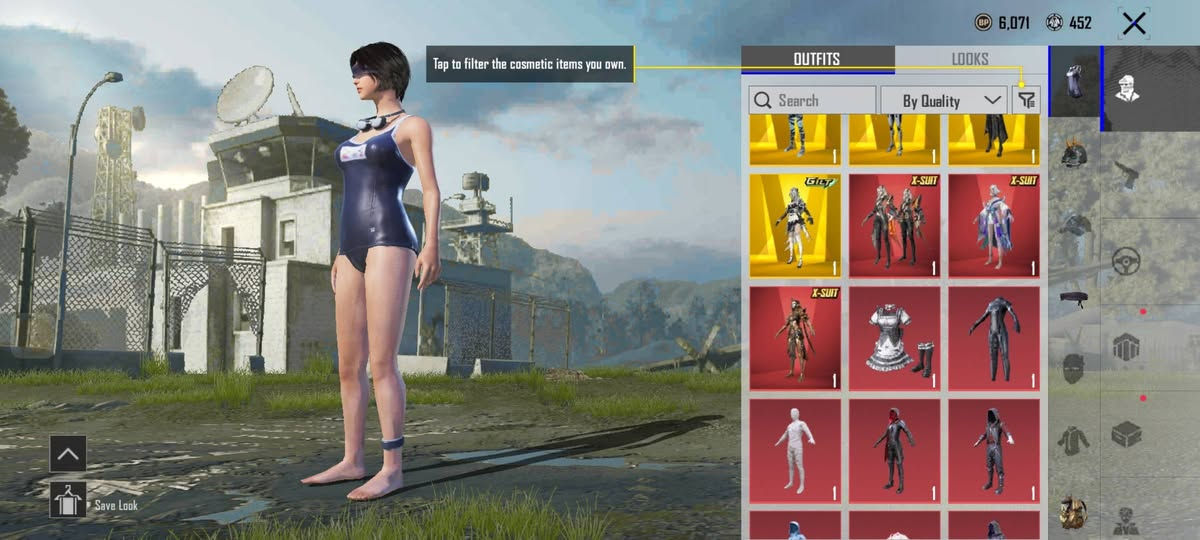Open the helmet category
The height and width of the screenshot is (540, 1200).
tap(1074, 153)
